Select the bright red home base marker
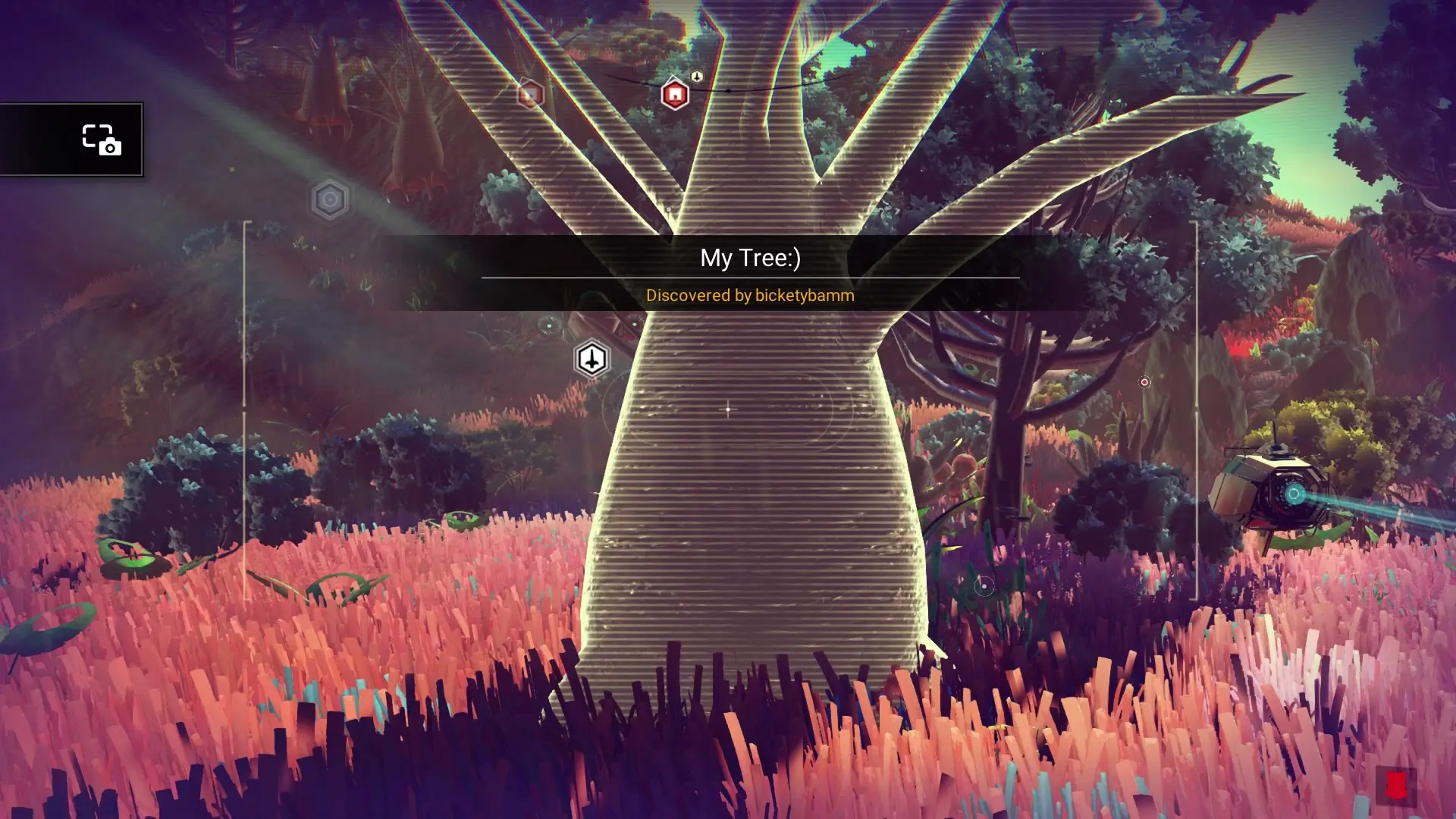This screenshot has height=819, width=1456. pos(674,95)
